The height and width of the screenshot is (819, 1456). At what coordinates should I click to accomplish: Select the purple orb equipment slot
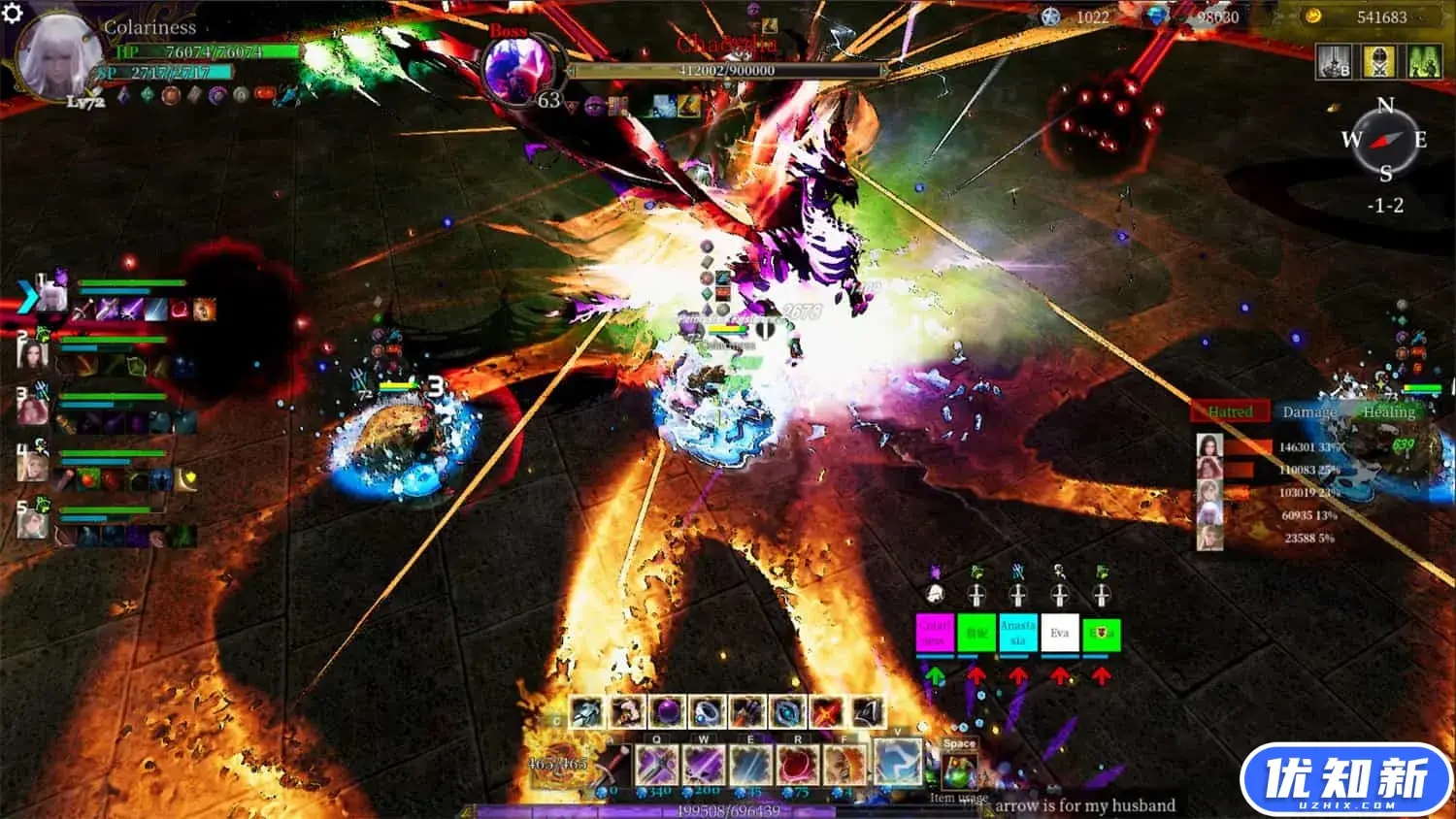(x=667, y=713)
